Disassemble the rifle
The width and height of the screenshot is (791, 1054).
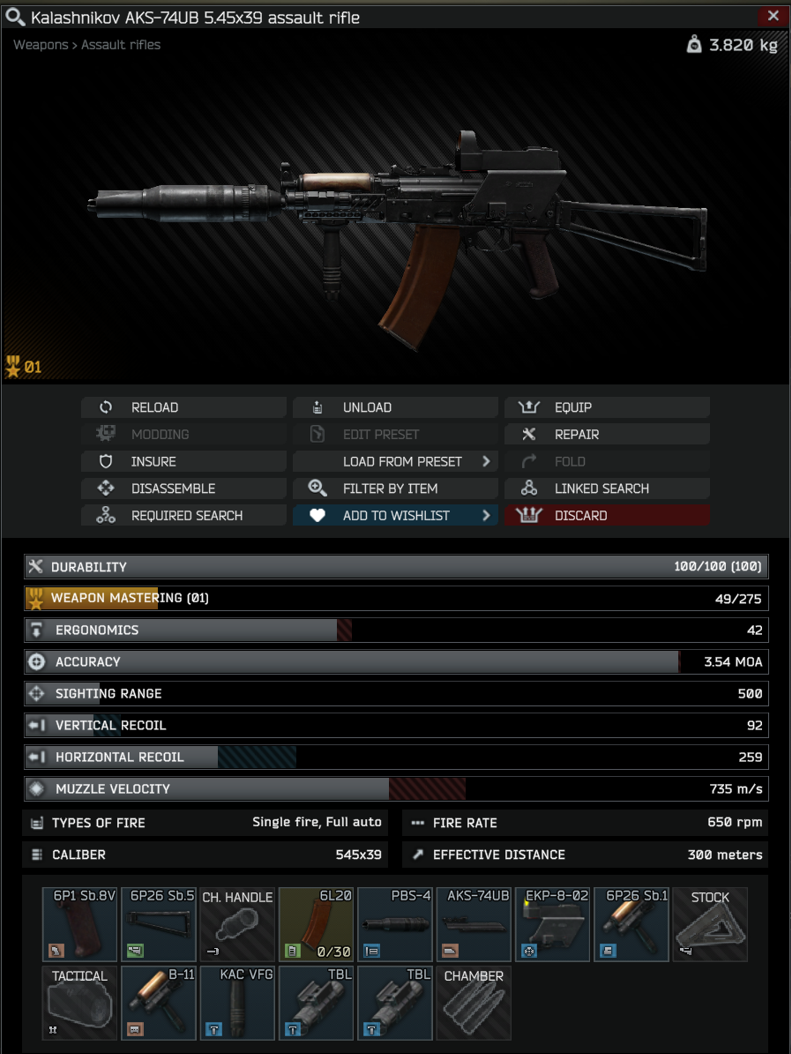coord(183,489)
